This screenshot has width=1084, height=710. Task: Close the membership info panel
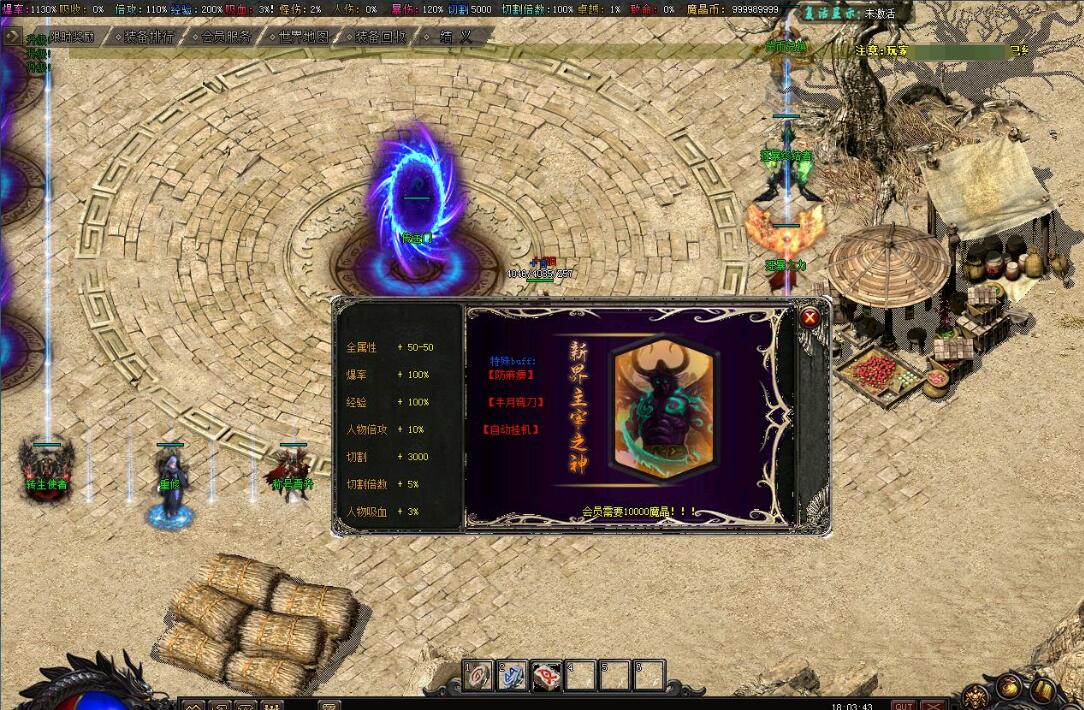click(810, 318)
